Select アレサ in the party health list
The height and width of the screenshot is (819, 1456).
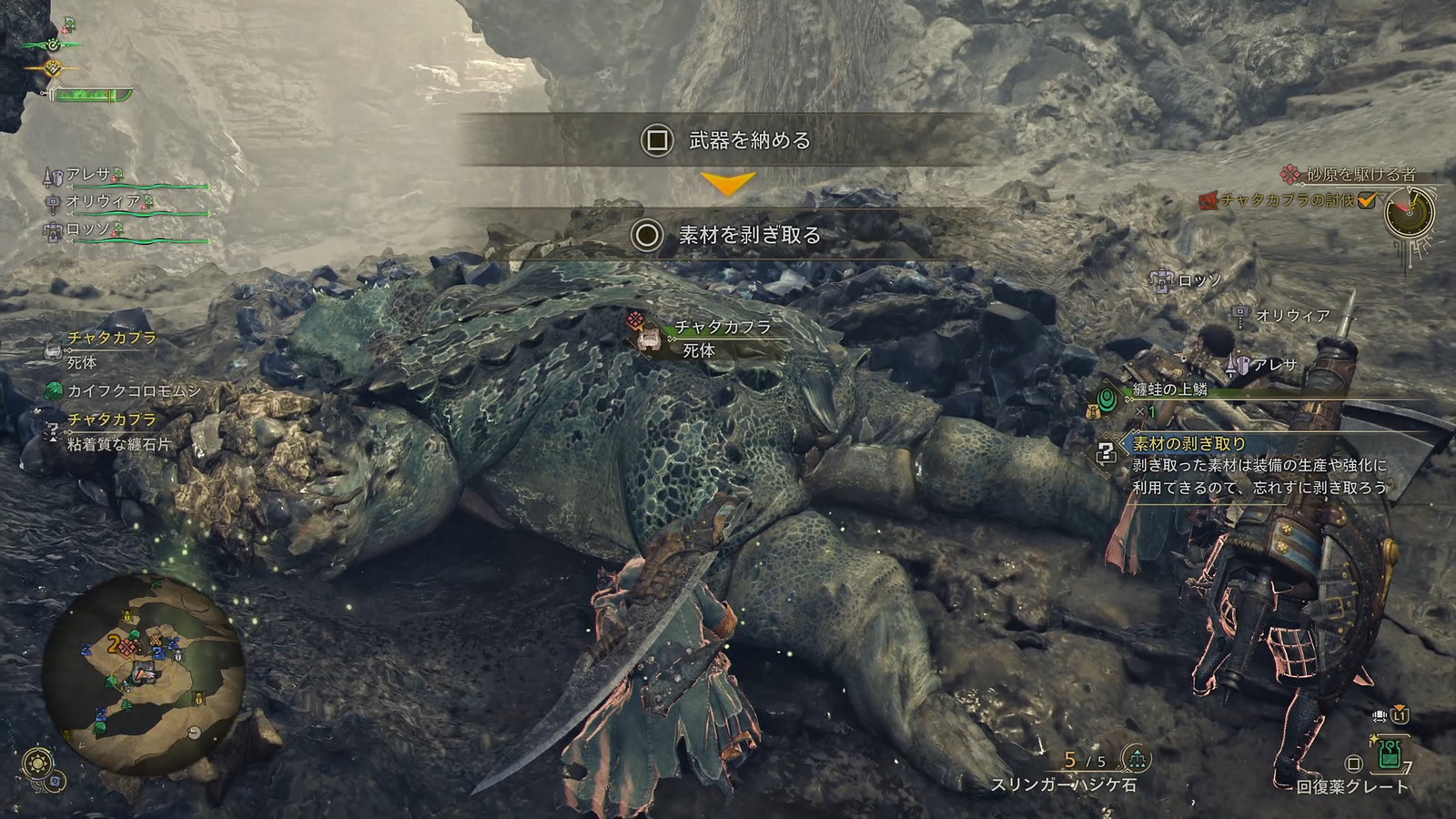tap(88, 175)
